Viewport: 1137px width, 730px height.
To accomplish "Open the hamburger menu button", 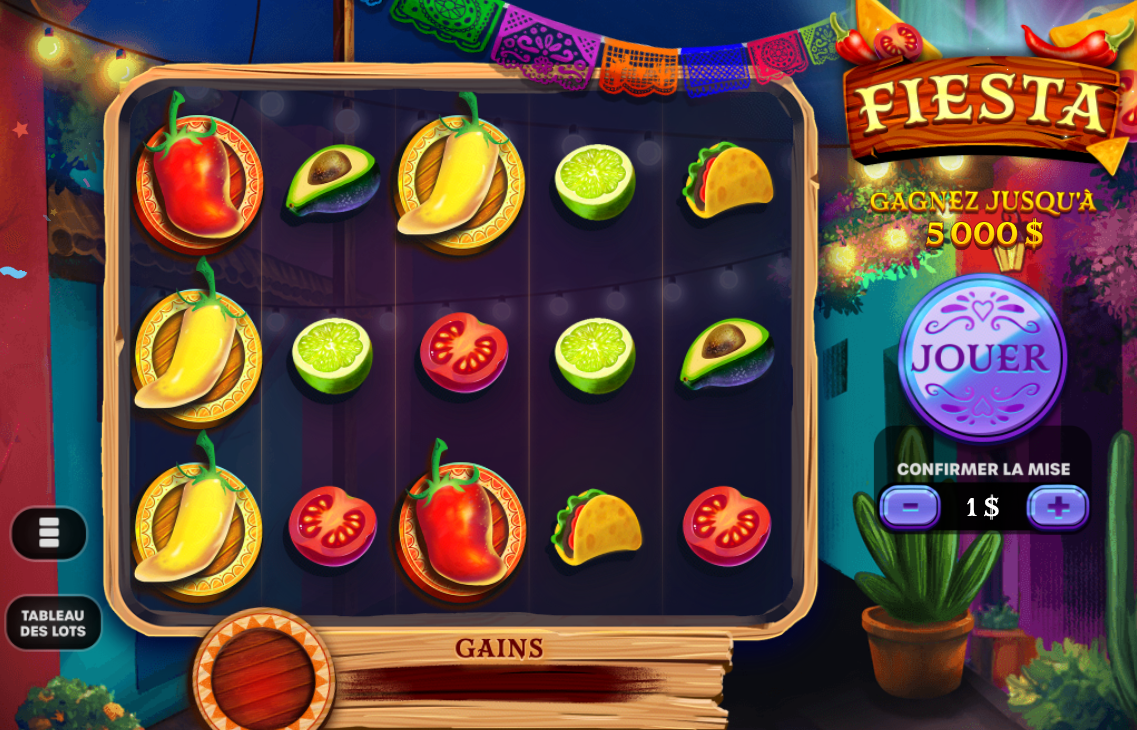I will (49, 533).
